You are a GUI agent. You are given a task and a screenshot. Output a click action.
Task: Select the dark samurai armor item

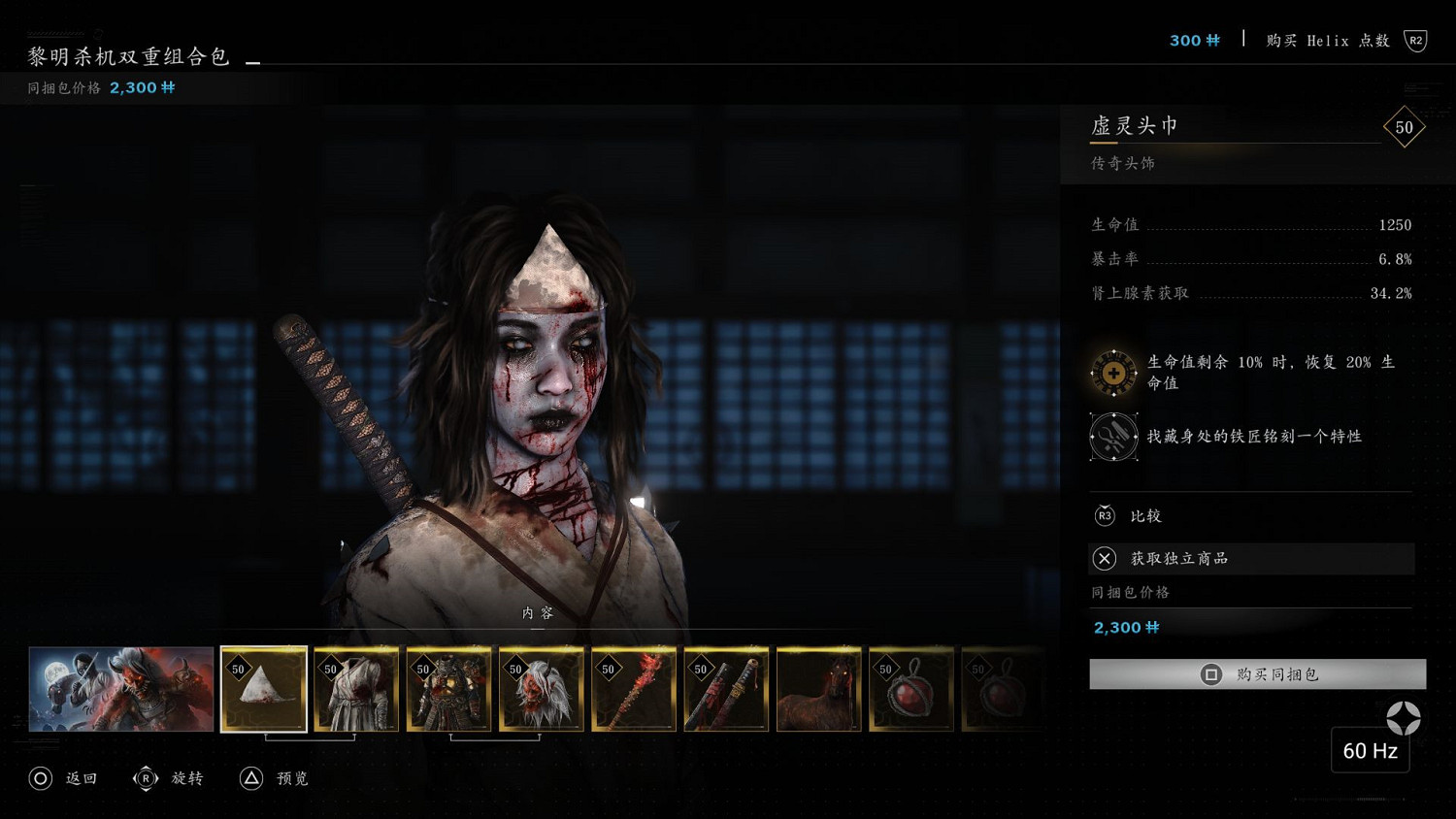coord(448,689)
